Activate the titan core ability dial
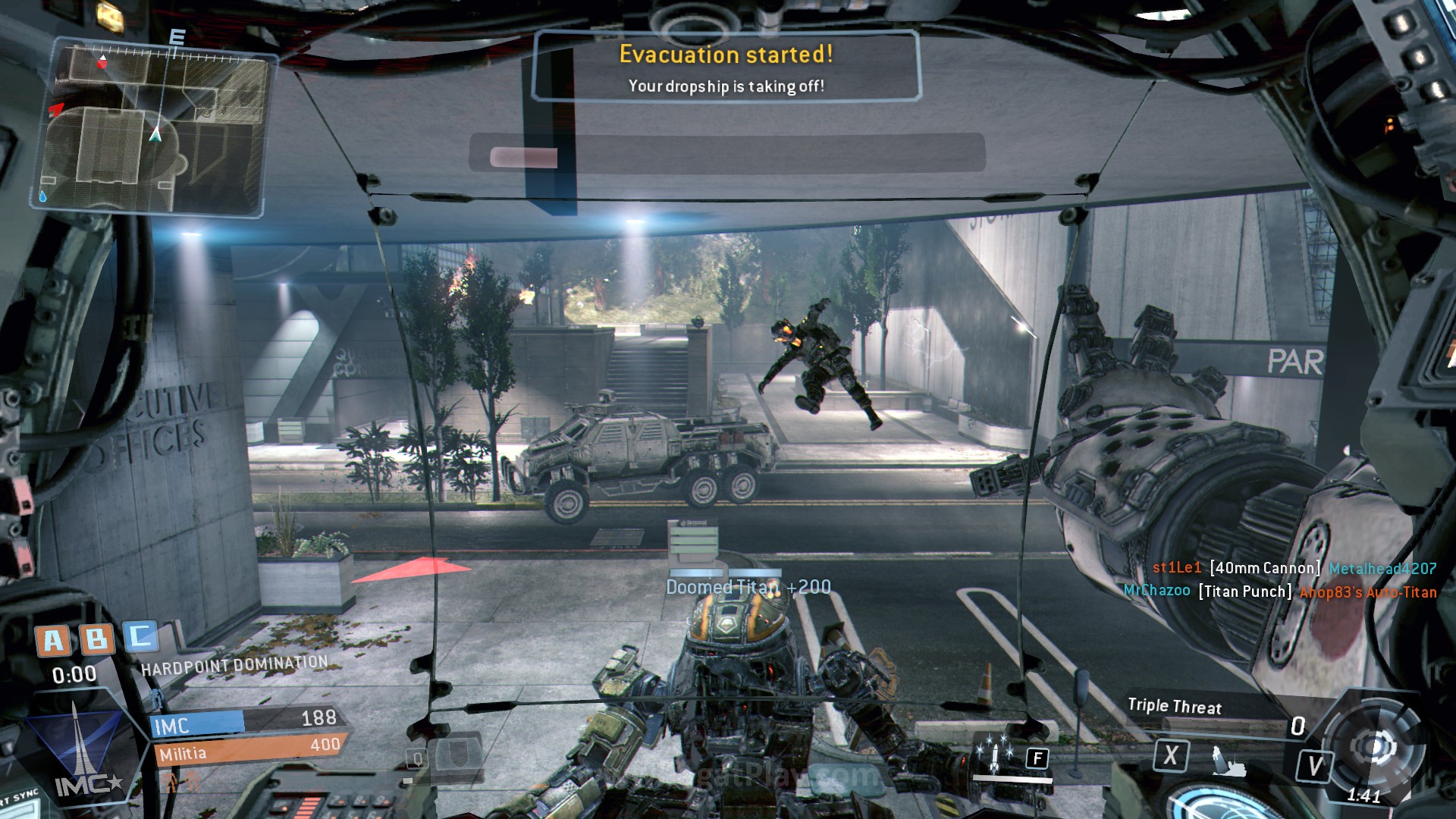Viewport: 1456px width, 819px height. pos(1372,748)
